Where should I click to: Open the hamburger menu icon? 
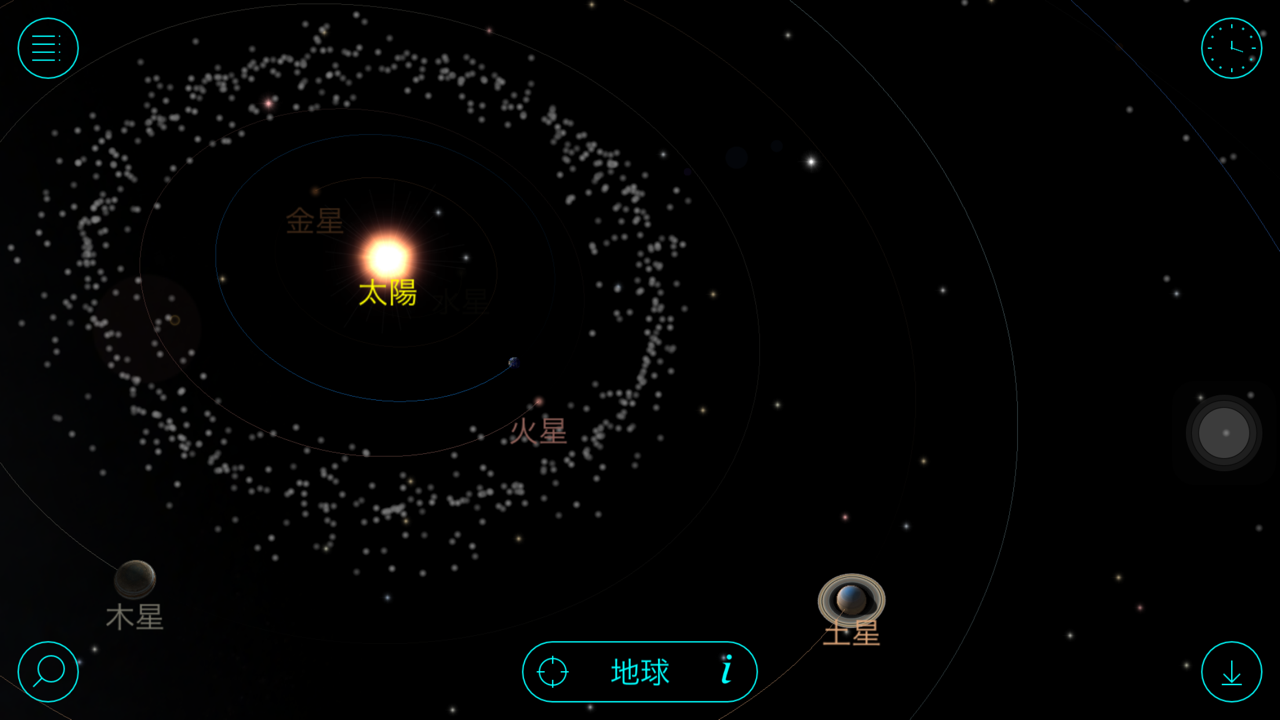click(48, 48)
